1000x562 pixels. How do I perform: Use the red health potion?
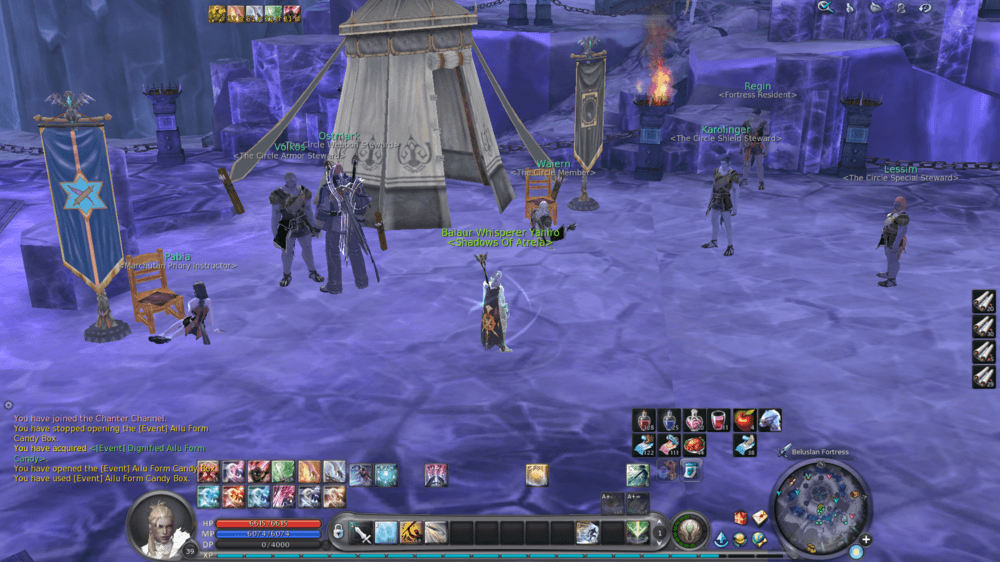click(x=646, y=420)
